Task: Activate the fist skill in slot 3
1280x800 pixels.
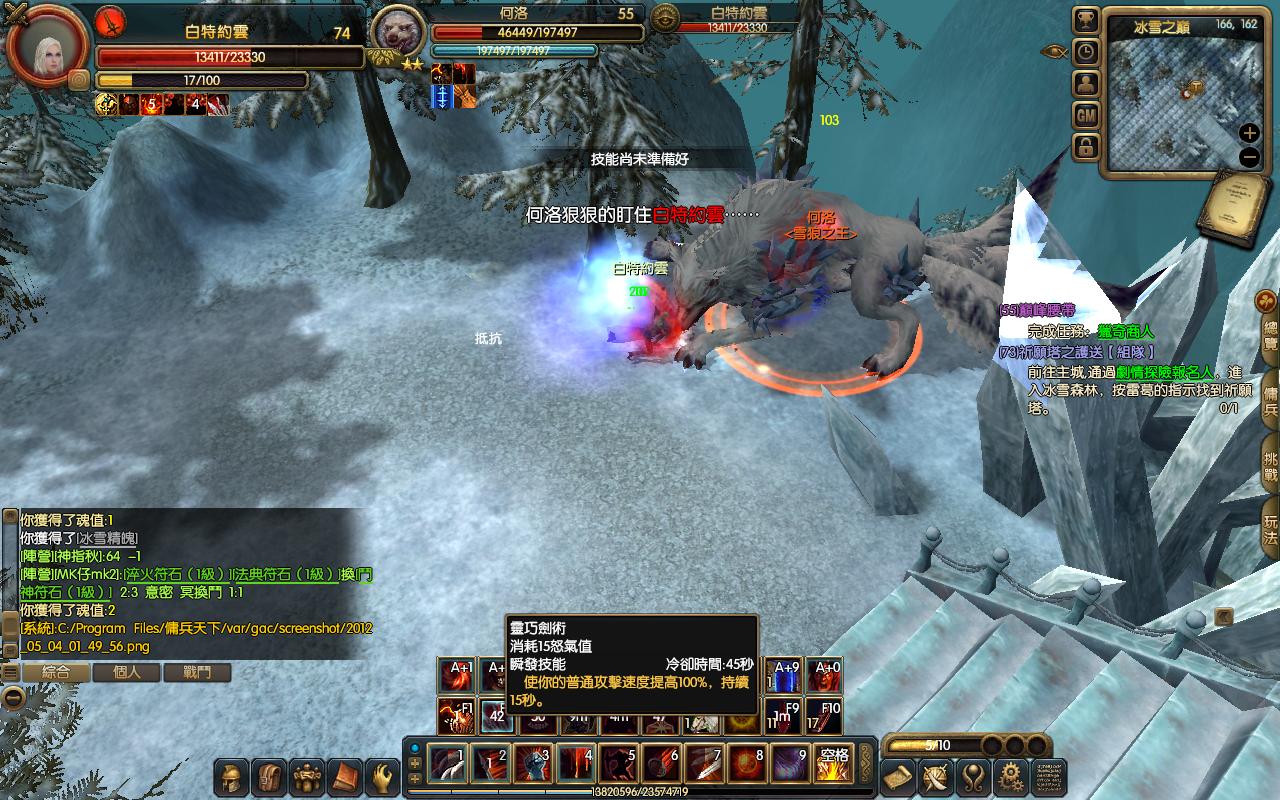Action: (533, 765)
